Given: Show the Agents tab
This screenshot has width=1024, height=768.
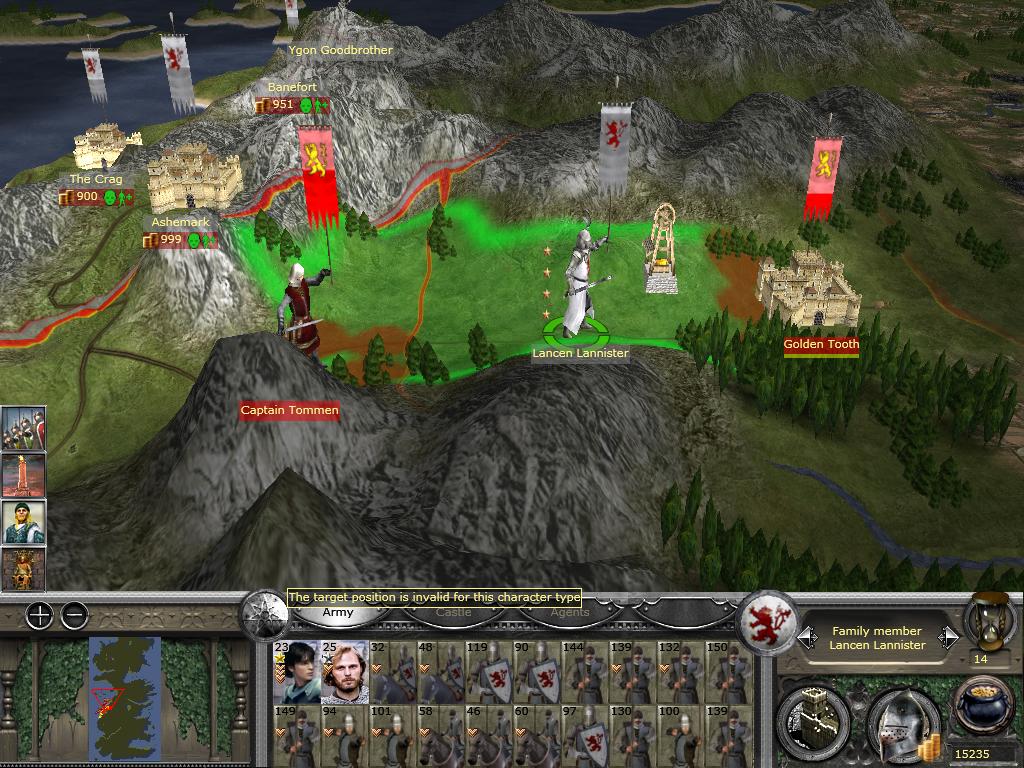Looking at the screenshot, I should click(570, 612).
